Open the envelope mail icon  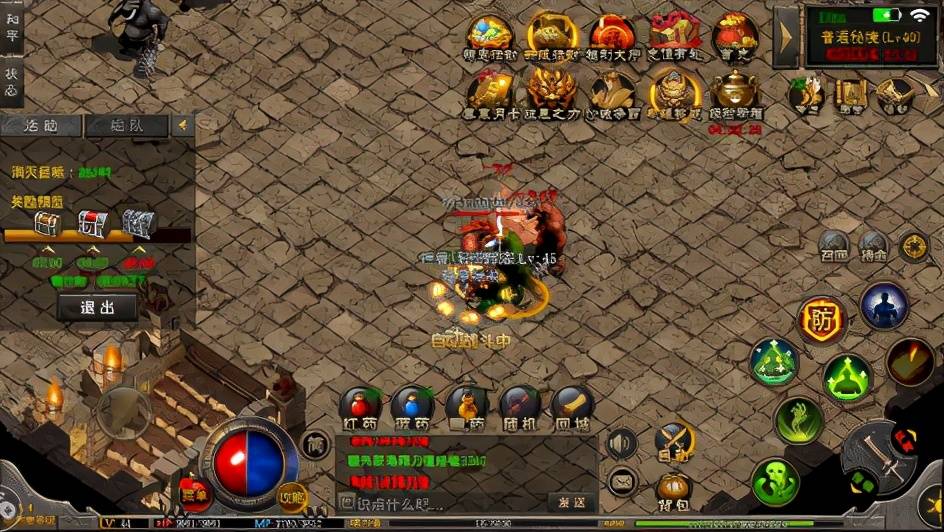(622, 482)
